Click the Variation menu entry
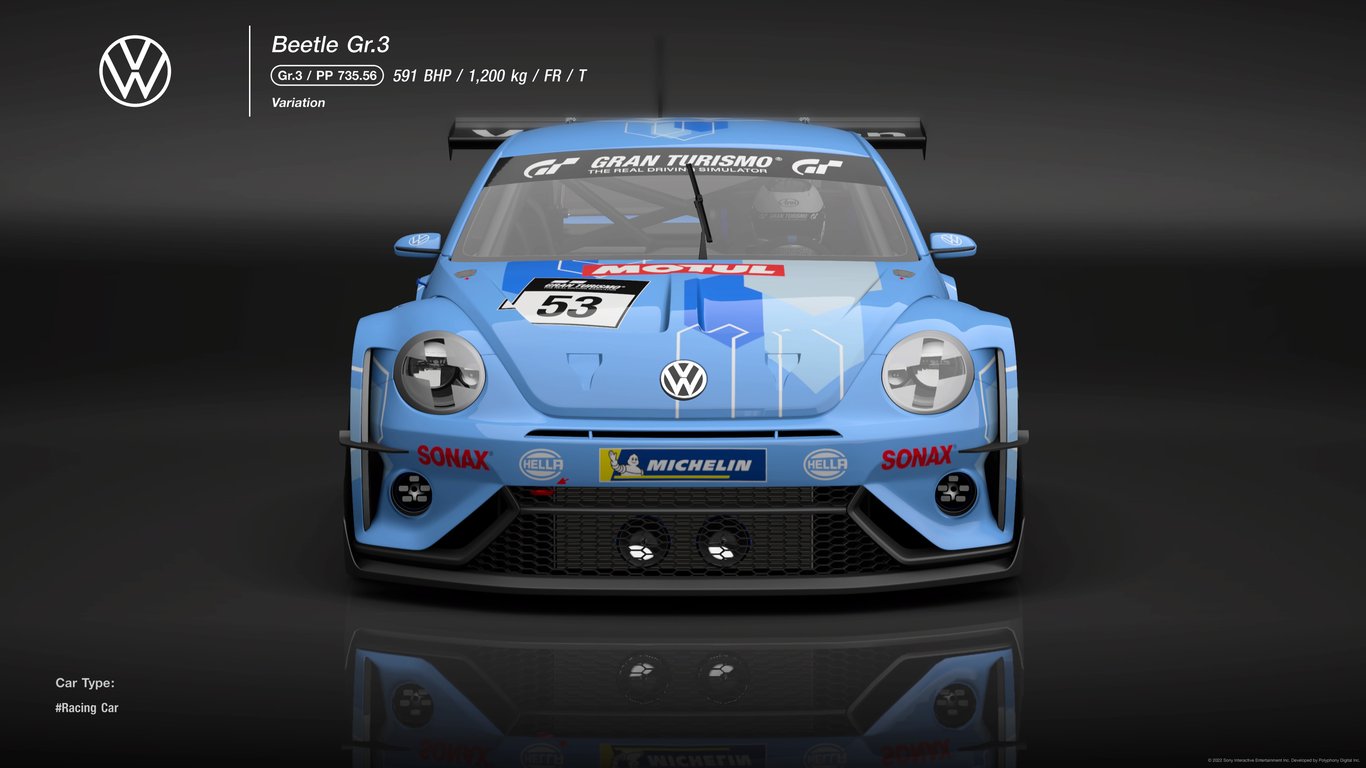 (x=297, y=102)
